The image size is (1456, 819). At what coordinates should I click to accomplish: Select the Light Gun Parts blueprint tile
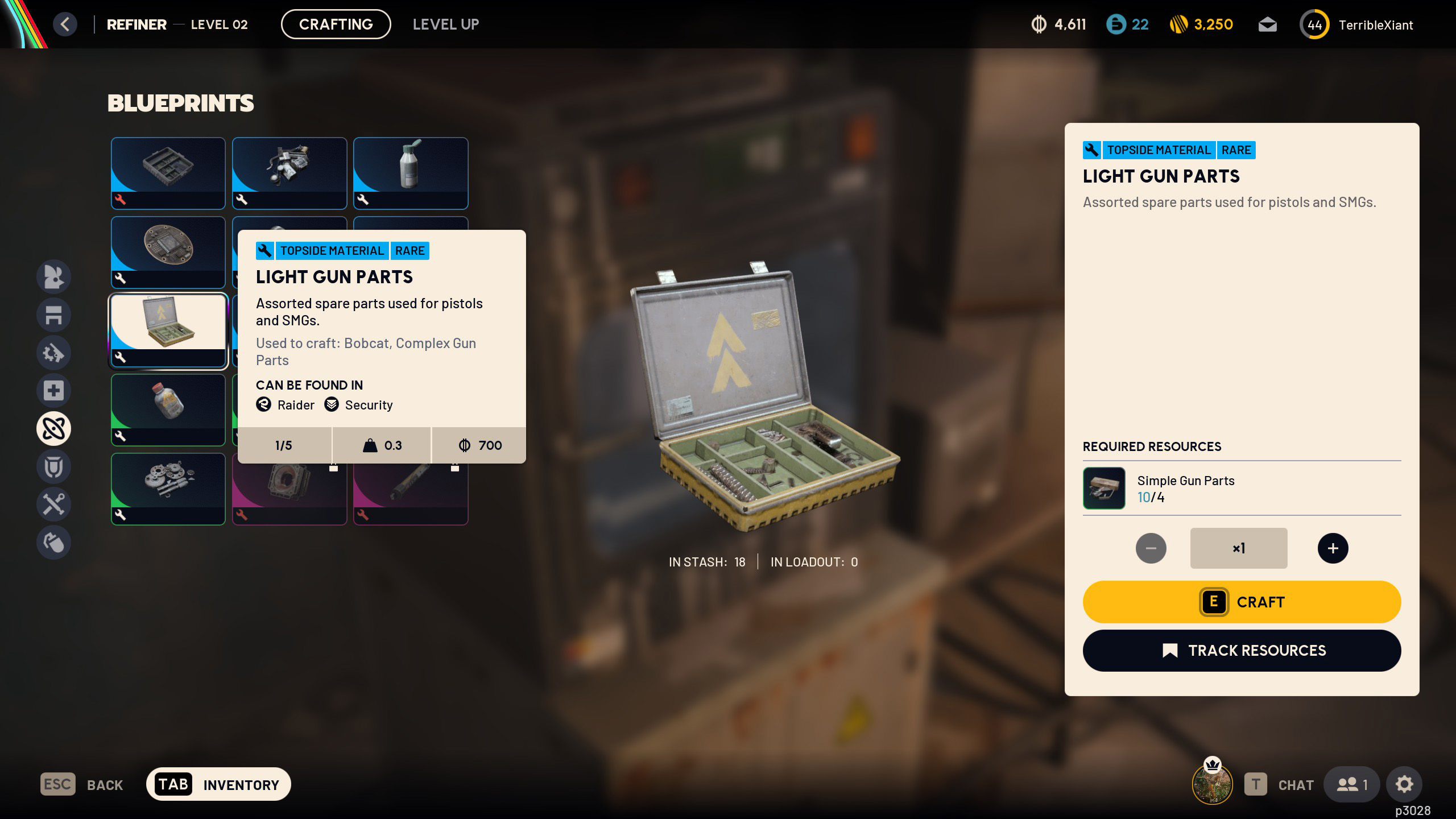[x=168, y=330]
